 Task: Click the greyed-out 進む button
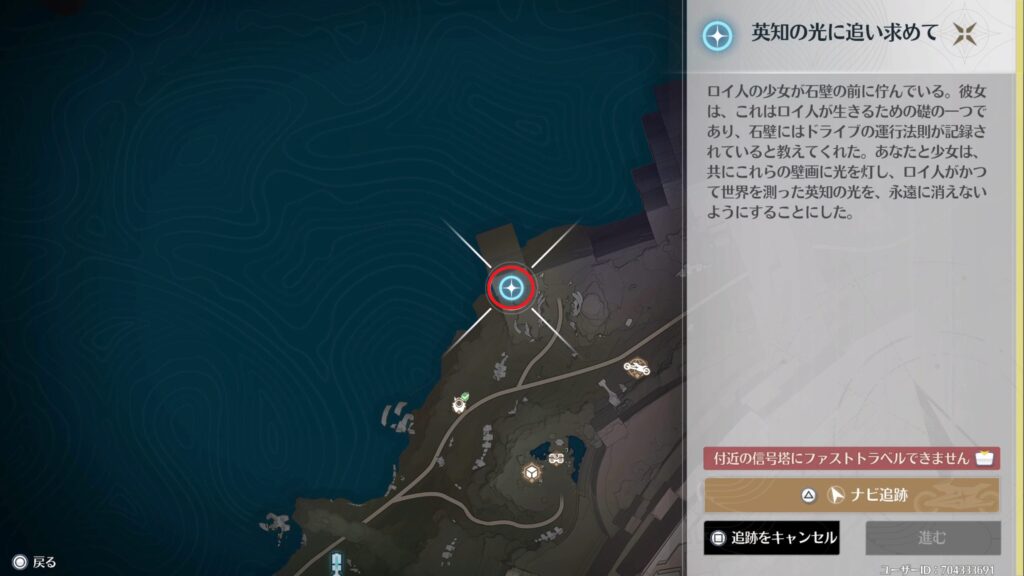pos(932,538)
